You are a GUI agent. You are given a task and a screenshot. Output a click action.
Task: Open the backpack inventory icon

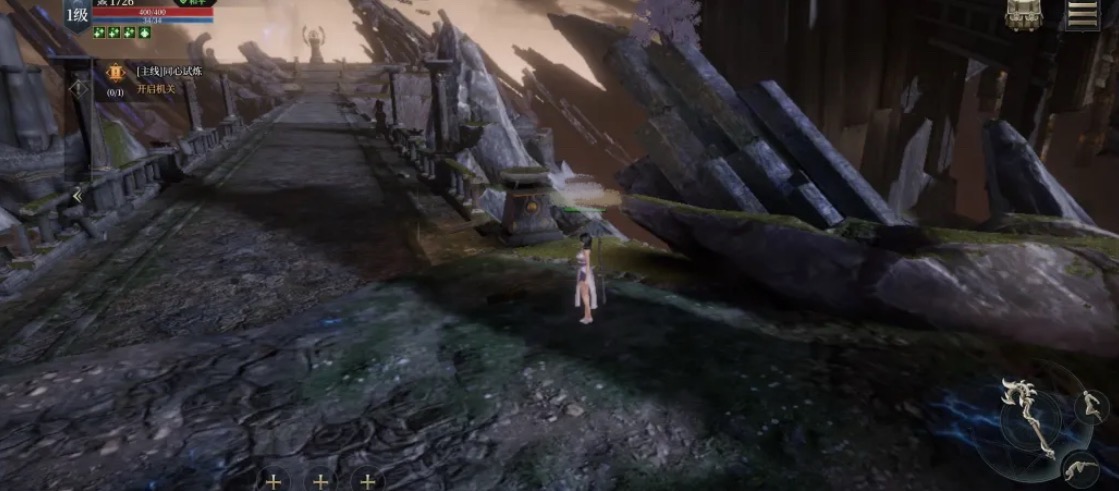(1022, 13)
